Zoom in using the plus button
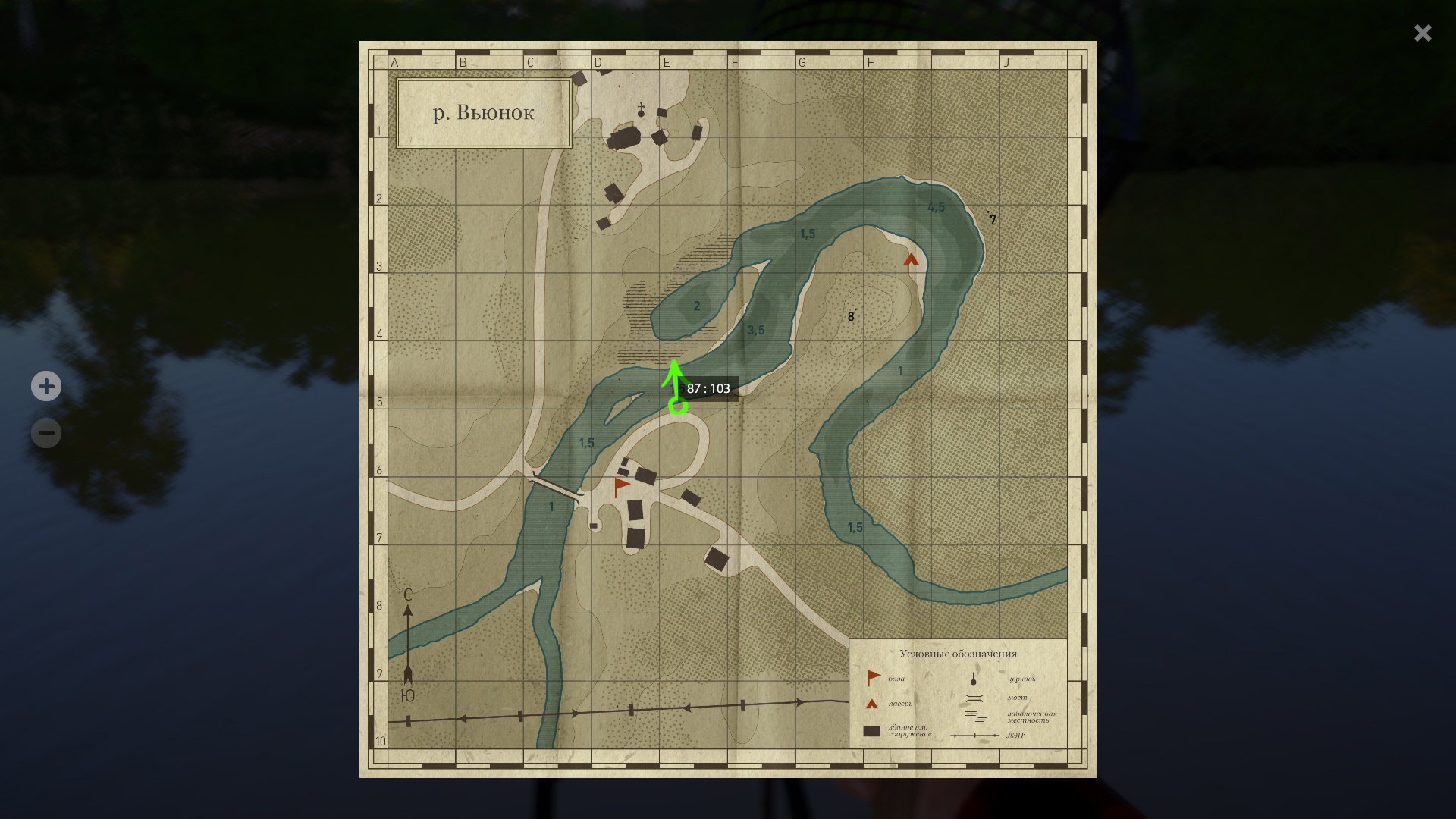 pyautogui.click(x=46, y=386)
